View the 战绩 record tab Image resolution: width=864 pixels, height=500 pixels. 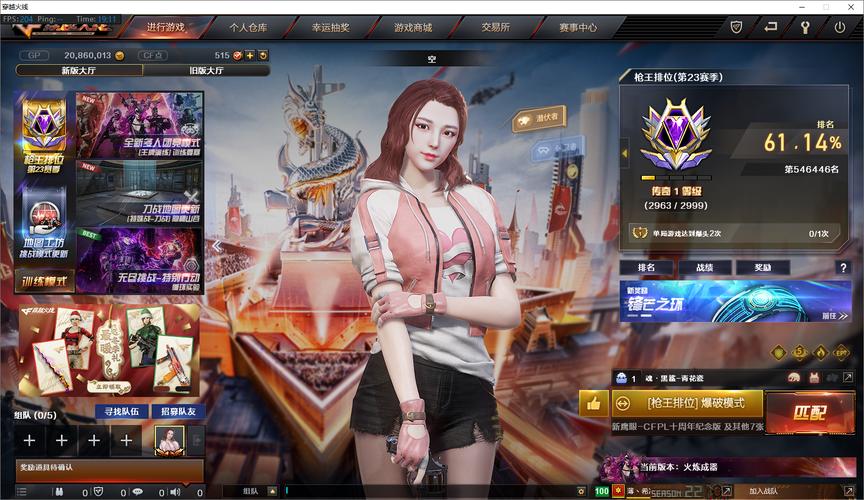[704, 268]
